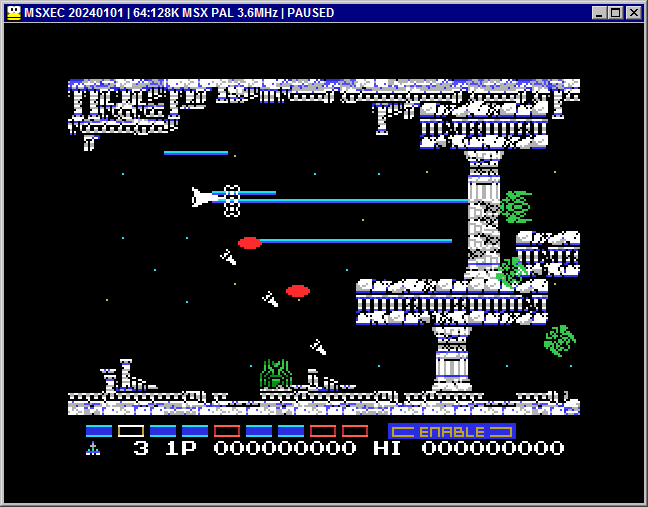Image resolution: width=648 pixels, height=507 pixels.
Task: Click the ENABLE power-up indicator
Action: pyautogui.click(x=451, y=431)
